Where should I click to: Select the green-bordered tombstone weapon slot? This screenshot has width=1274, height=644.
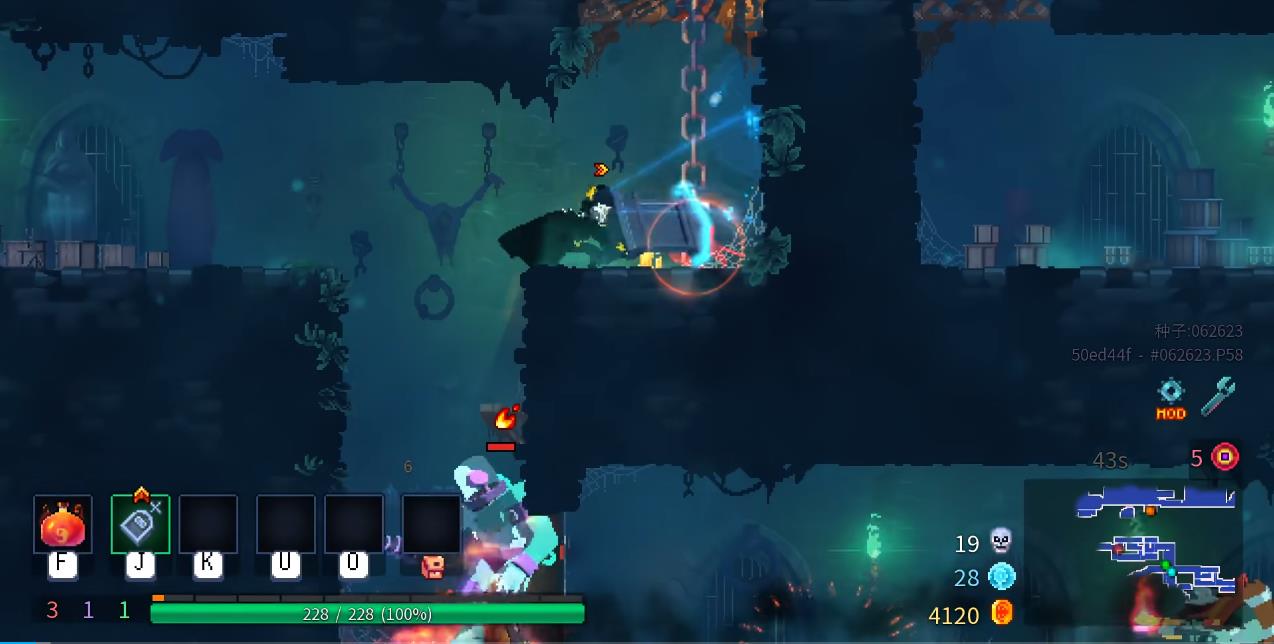[x=140, y=524]
